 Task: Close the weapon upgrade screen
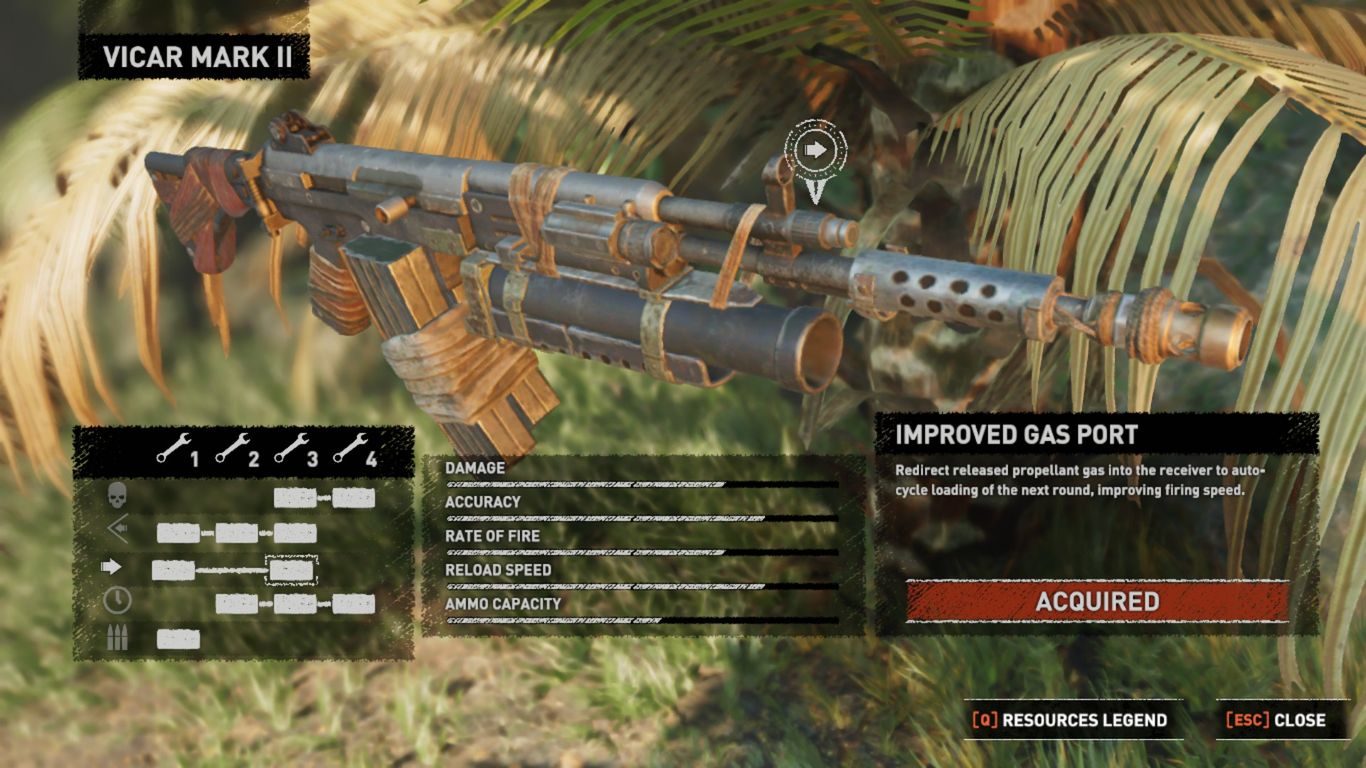[x=1276, y=720]
